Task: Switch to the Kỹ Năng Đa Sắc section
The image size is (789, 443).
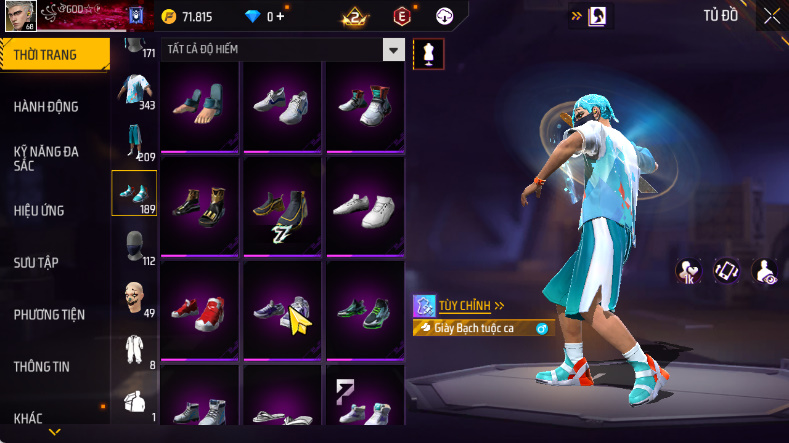Action: click(x=46, y=158)
